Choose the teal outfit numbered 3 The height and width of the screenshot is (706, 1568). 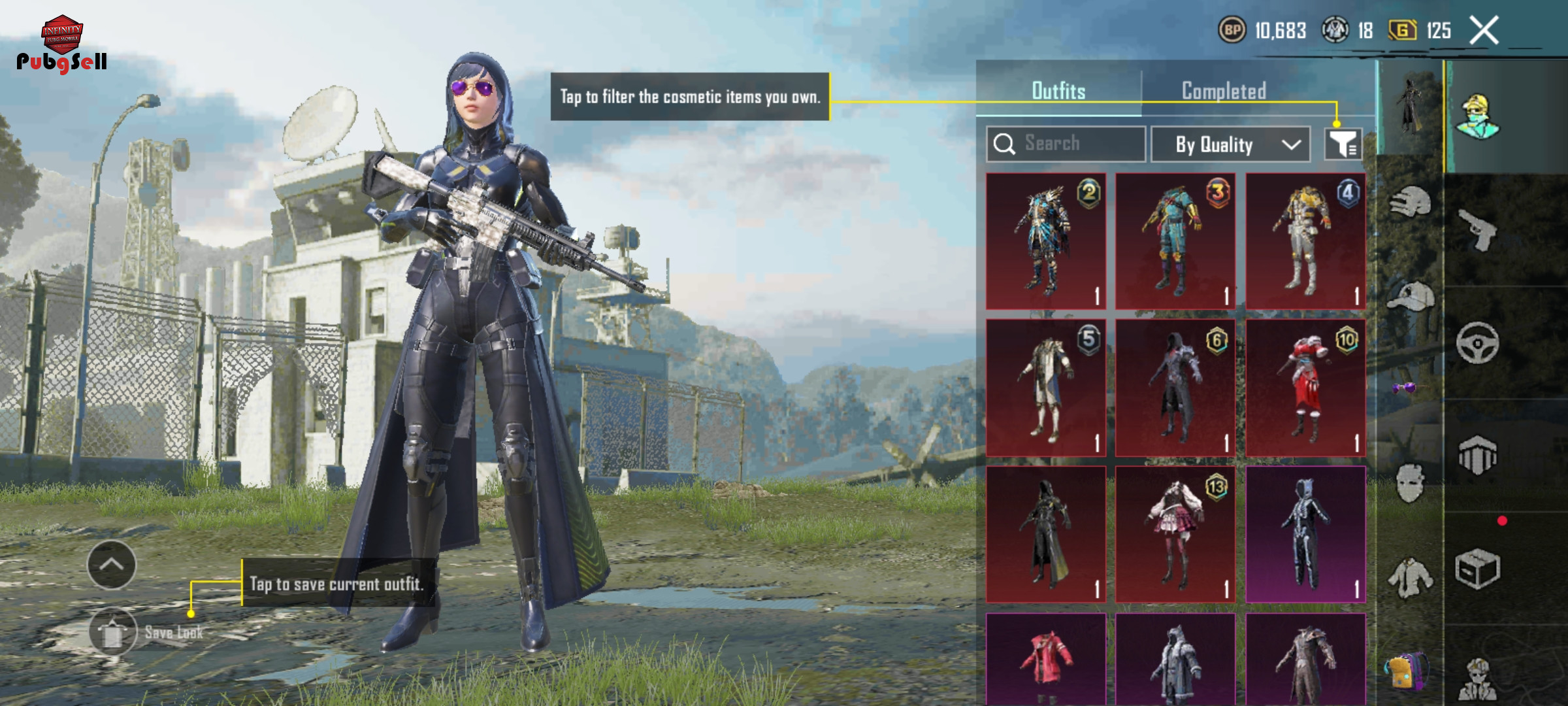pyautogui.click(x=1175, y=241)
